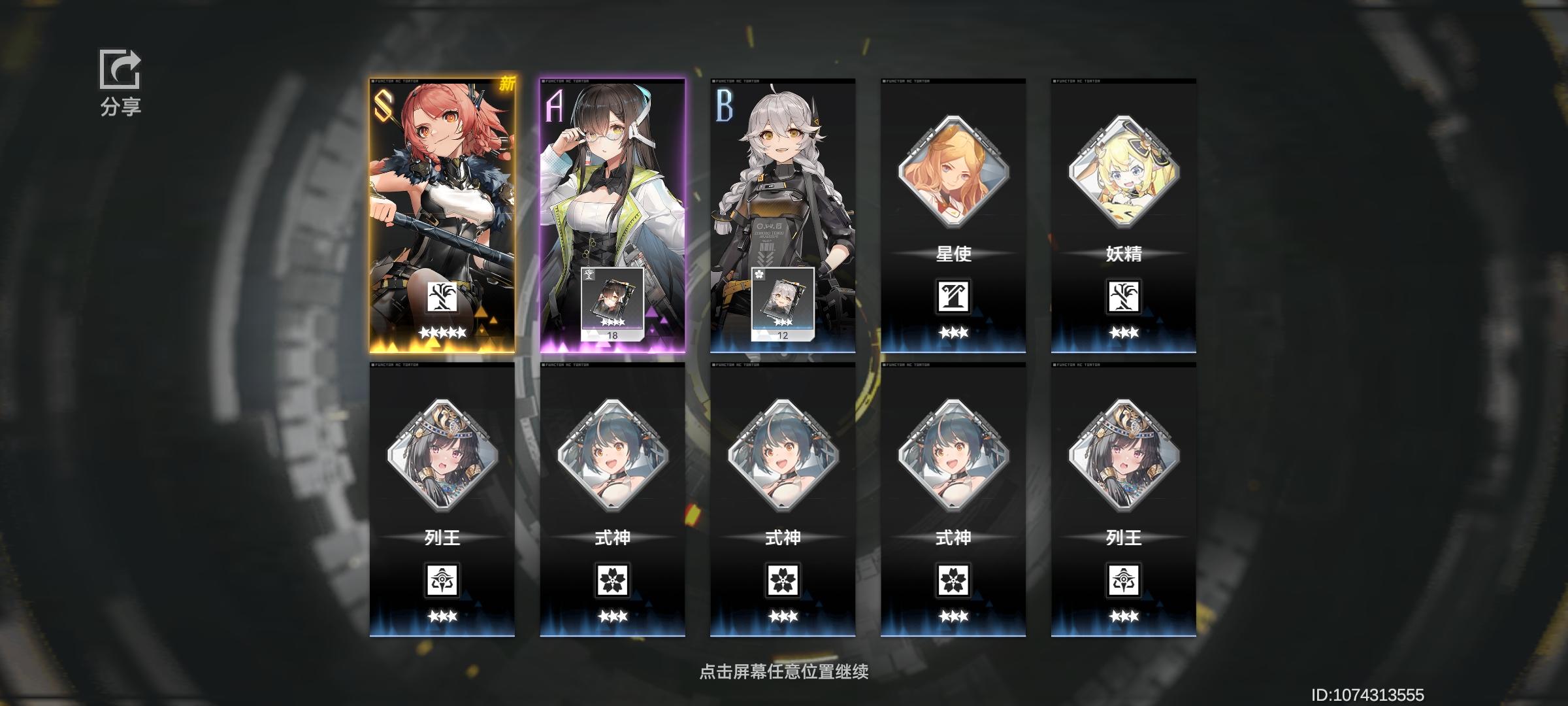The image size is (1568, 706).
Task: Click the 新 badge on the S-rank card
Action: pos(508,85)
